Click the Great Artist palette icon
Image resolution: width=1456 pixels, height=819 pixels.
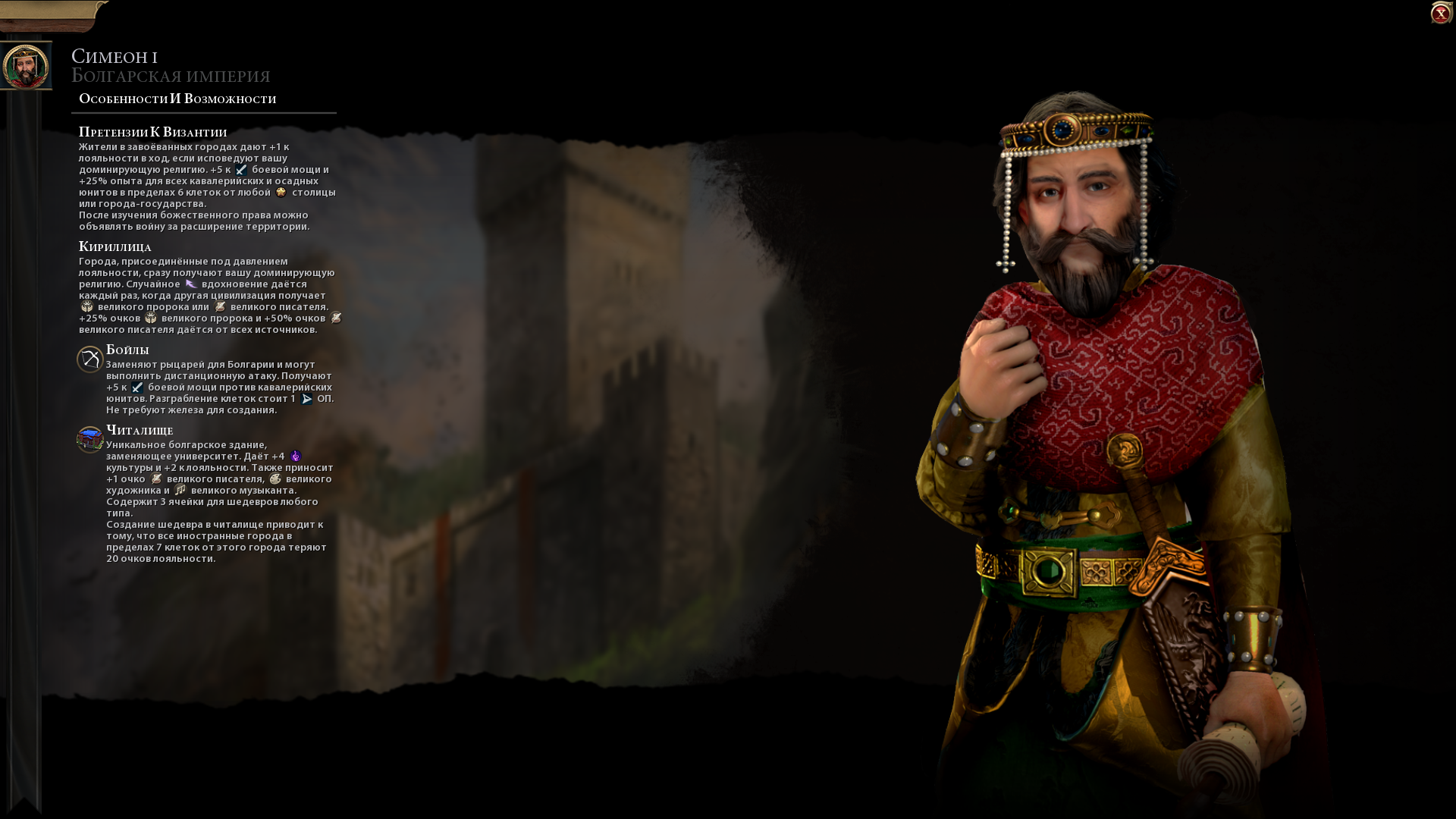coord(275,480)
